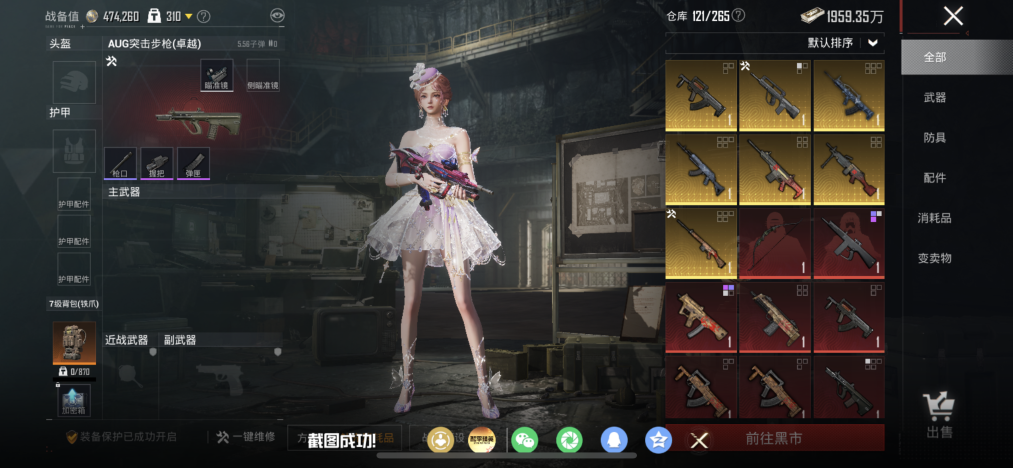Select the 配件 category tab

pyautogui.click(x=935, y=177)
